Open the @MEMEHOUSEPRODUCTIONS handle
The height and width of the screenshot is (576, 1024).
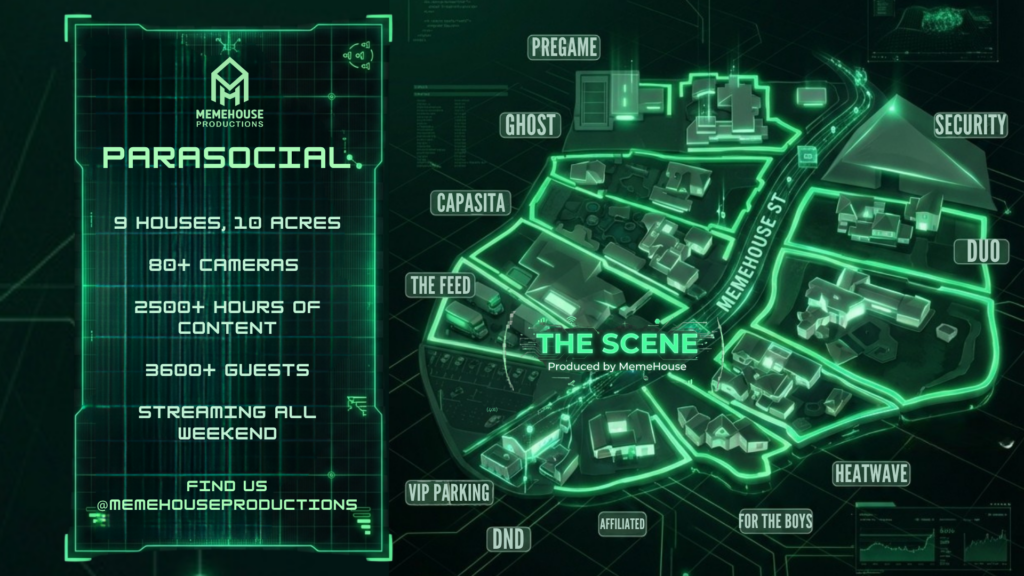click(225, 504)
